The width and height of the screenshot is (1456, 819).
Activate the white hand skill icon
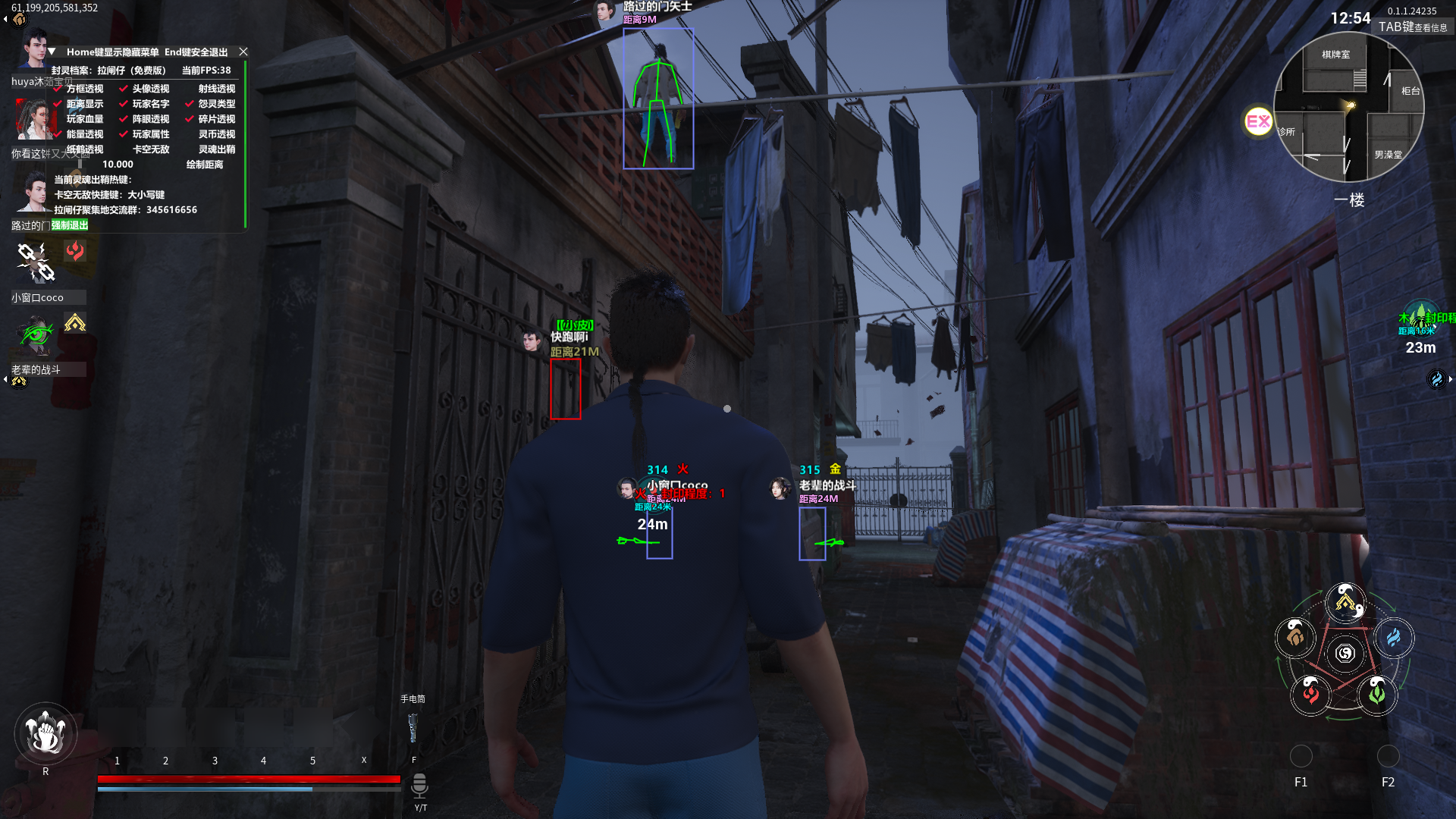tap(45, 733)
